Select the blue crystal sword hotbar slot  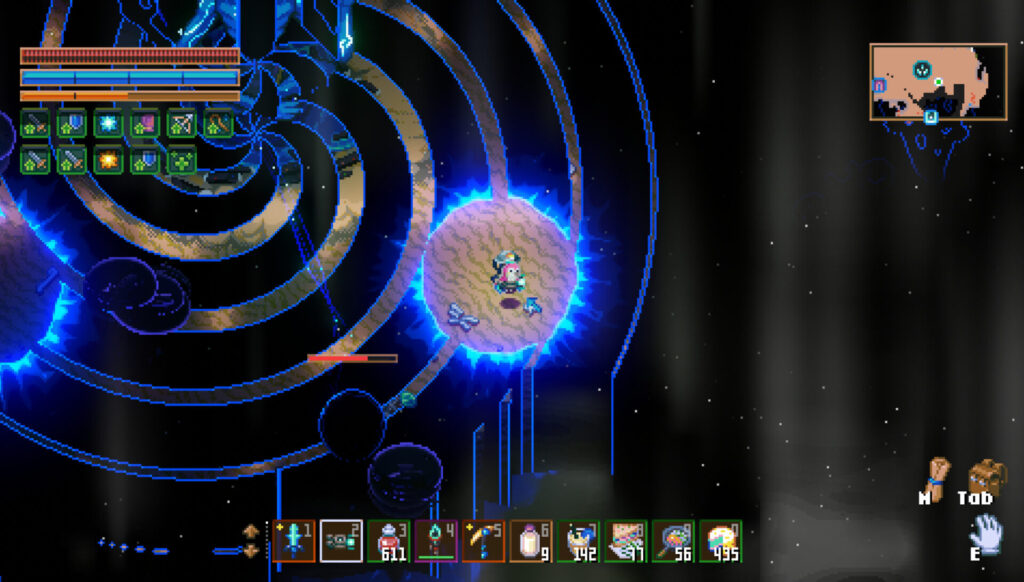293,542
